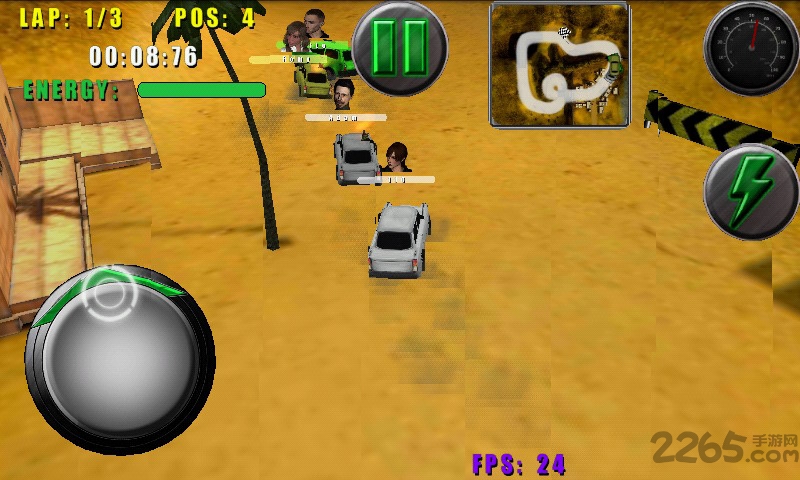This screenshot has height=480, width=800.
Task: Tap the track minimap
Action: point(559,65)
